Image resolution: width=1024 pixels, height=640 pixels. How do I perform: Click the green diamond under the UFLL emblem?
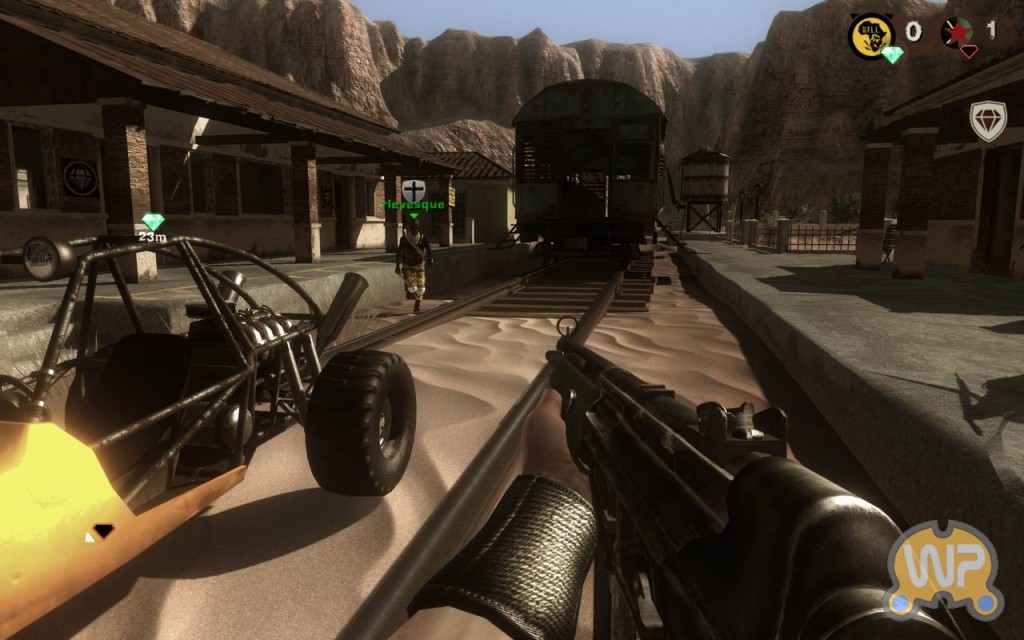click(x=892, y=54)
